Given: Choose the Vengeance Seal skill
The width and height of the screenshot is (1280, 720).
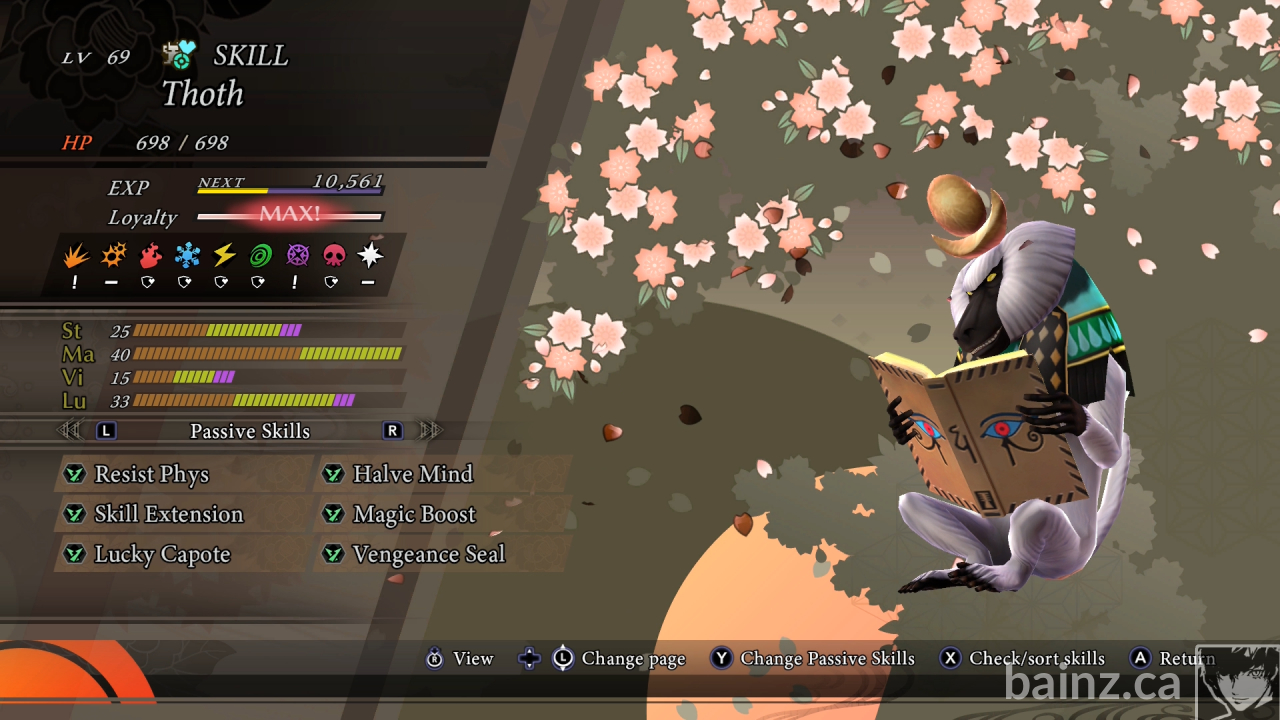Looking at the screenshot, I should coord(428,554).
